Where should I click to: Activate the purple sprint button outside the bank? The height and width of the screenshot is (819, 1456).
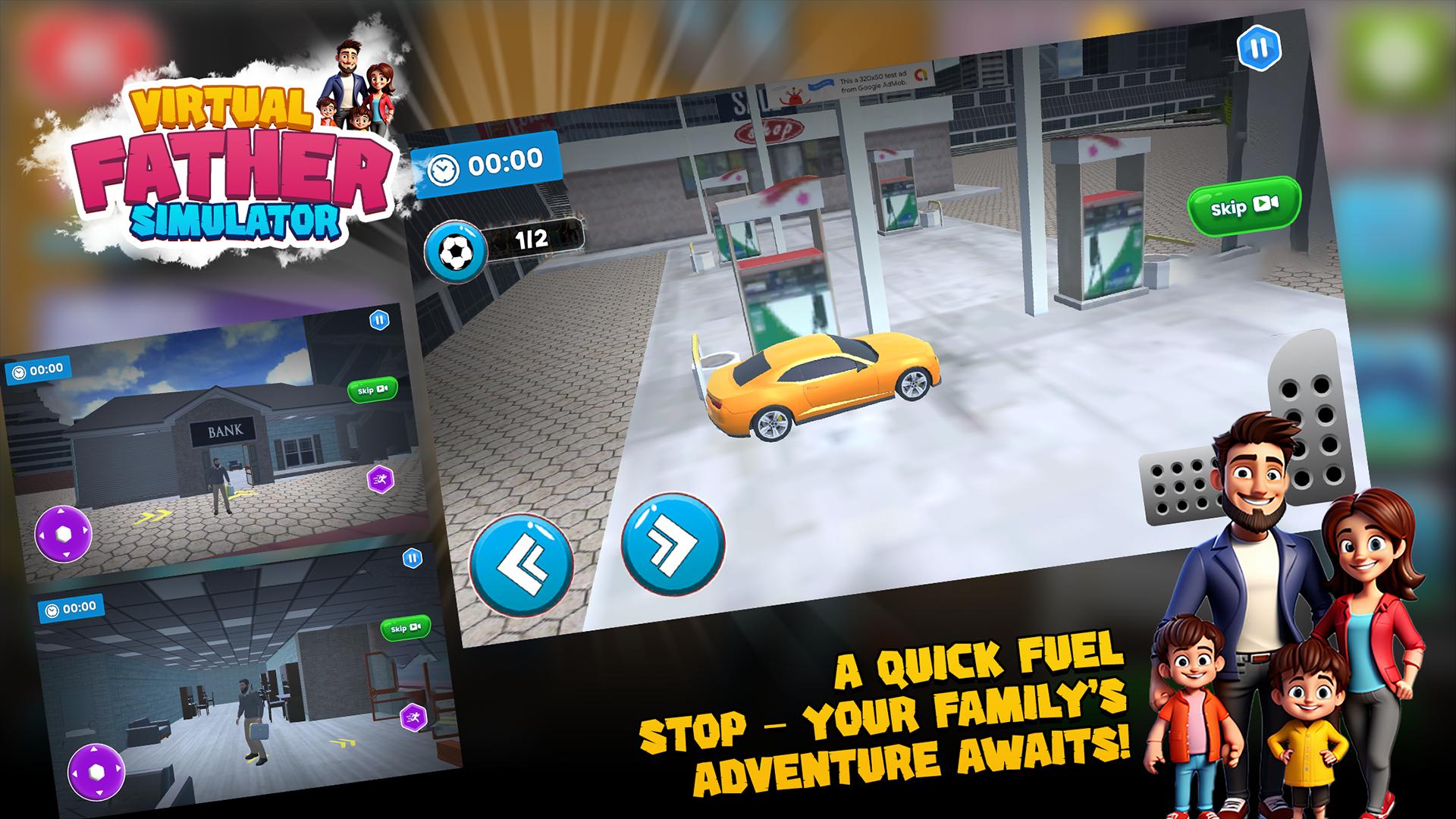[379, 479]
